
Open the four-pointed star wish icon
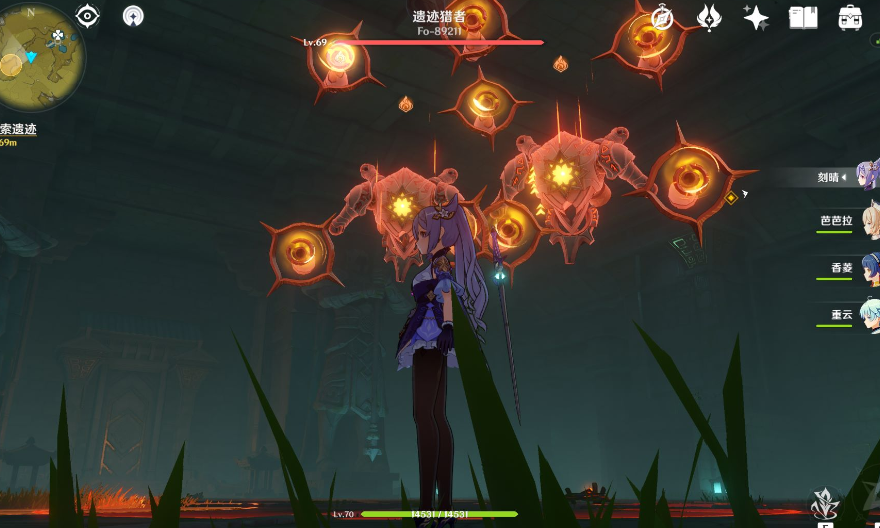point(756,17)
